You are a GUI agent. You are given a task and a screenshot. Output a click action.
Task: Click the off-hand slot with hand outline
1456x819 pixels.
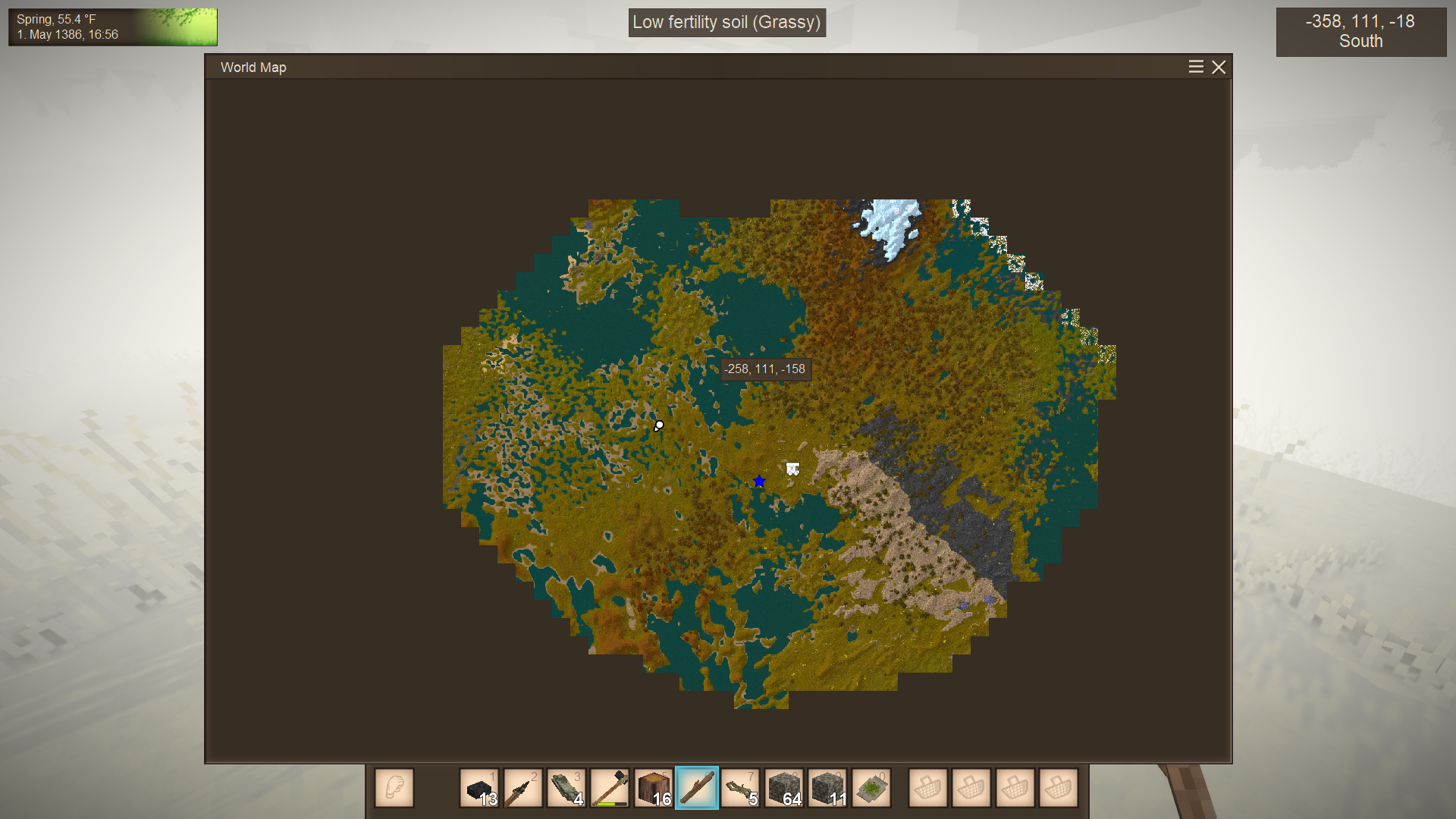(394, 789)
